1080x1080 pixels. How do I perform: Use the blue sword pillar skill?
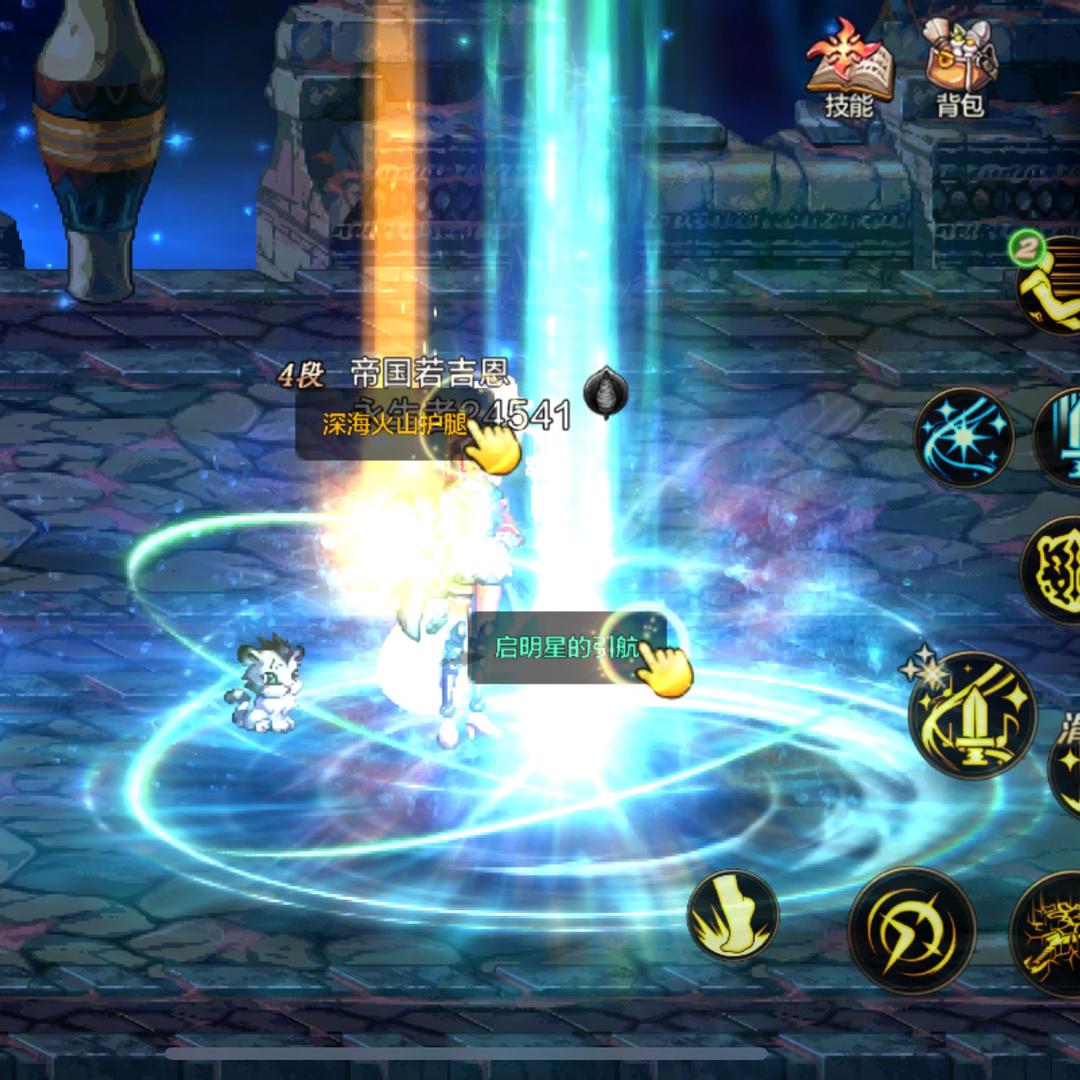[x=1060, y=438]
